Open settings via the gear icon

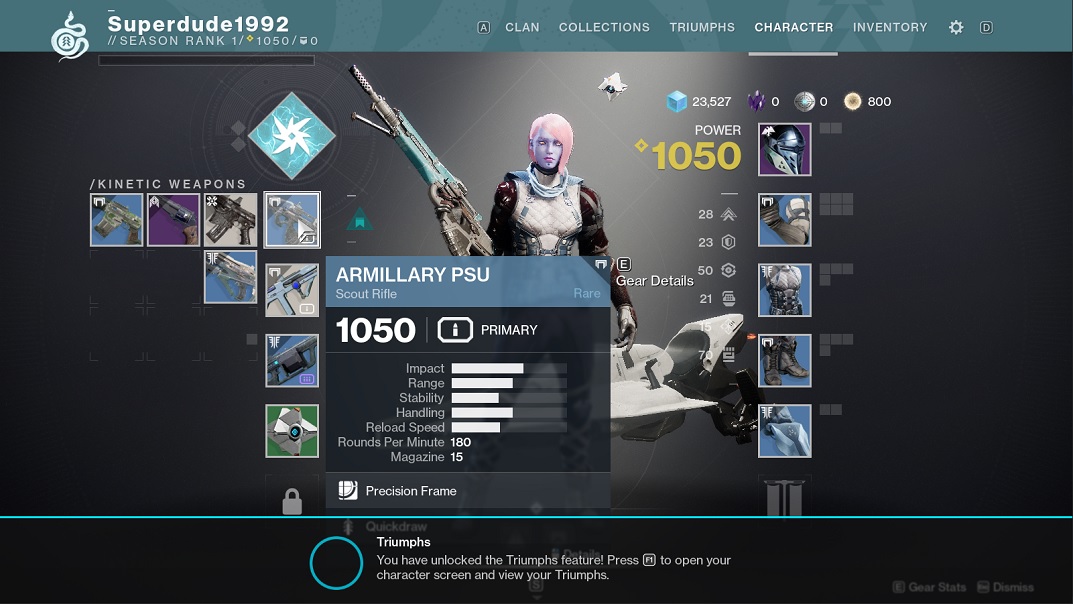(x=956, y=28)
